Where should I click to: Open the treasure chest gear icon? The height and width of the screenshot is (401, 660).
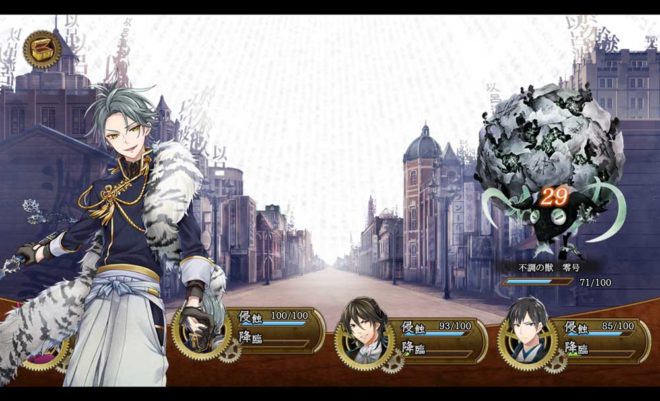[x=42, y=49]
